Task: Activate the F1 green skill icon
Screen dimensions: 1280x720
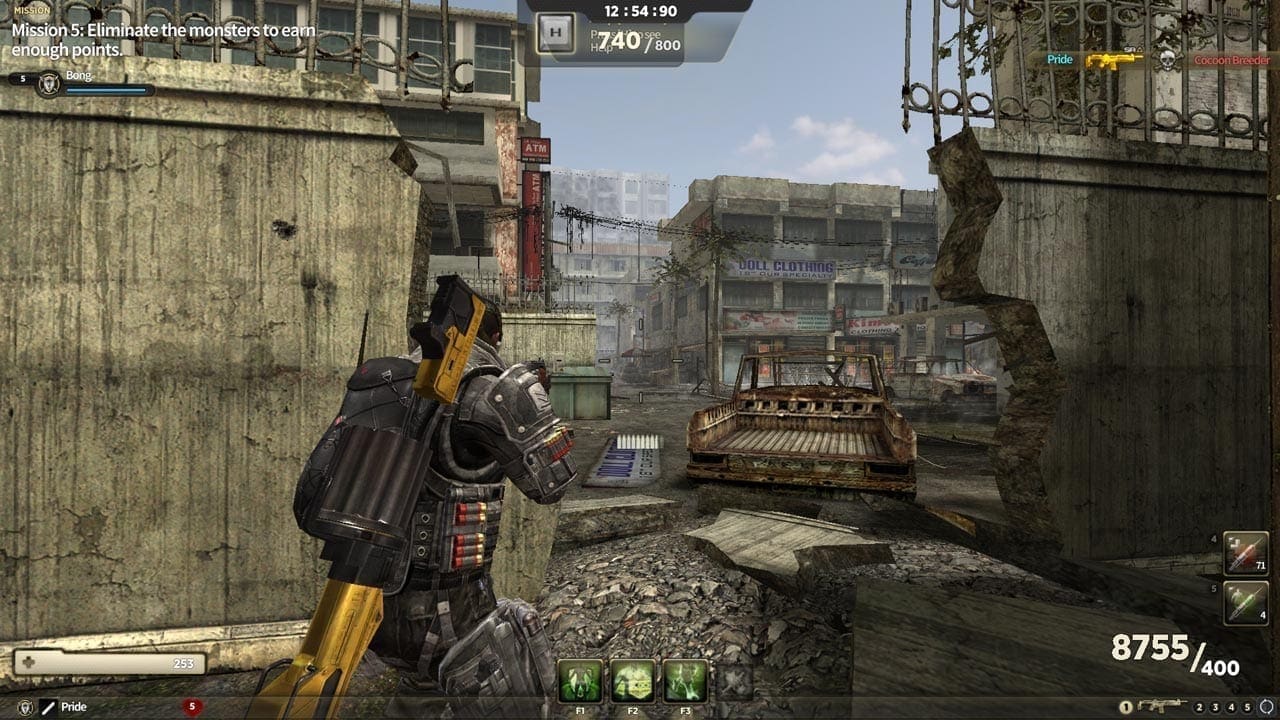Action: click(x=580, y=680)
